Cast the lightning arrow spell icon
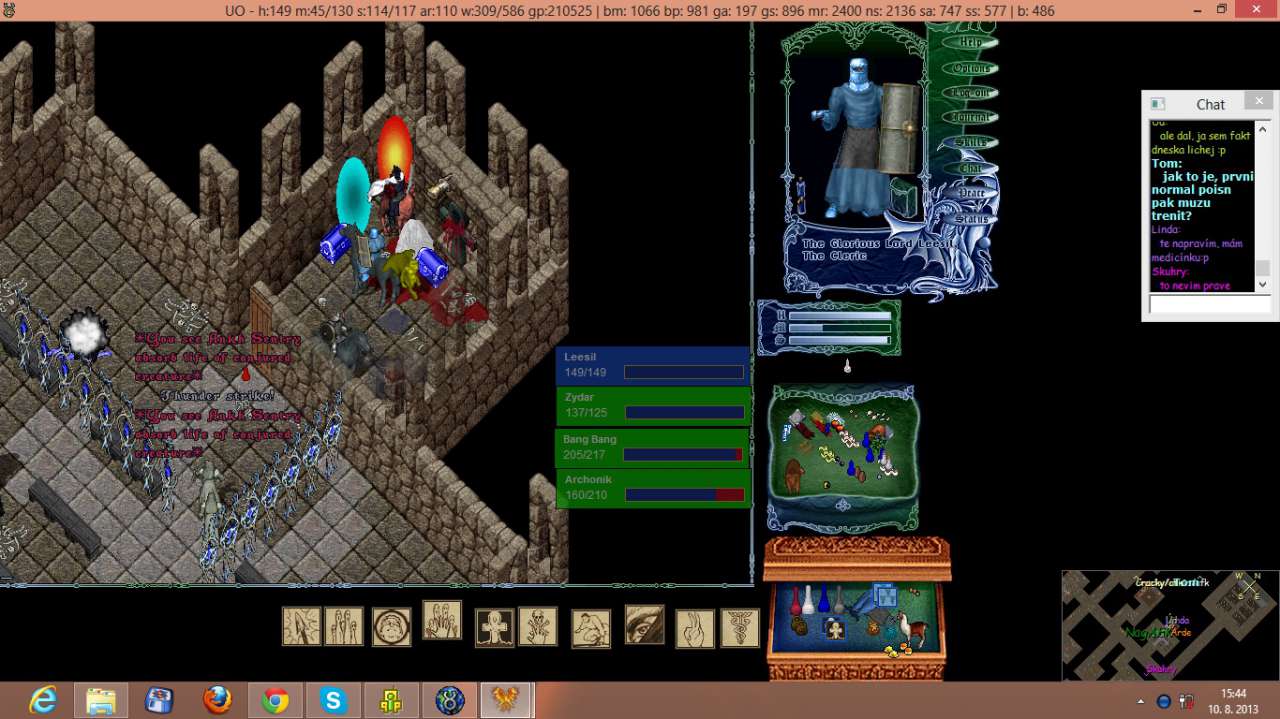 [301, 627]
